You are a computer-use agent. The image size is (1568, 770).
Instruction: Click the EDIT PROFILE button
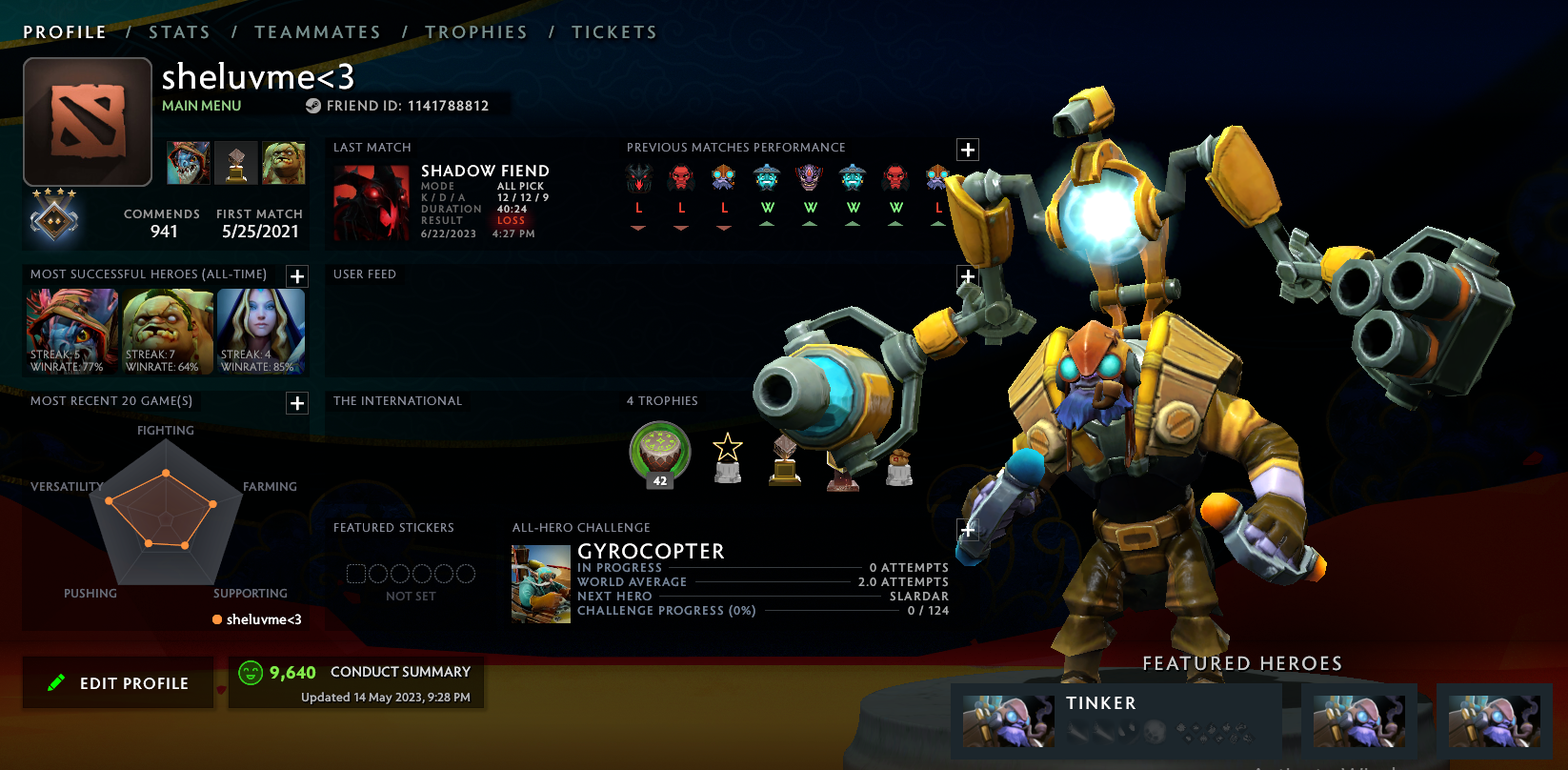click(x=117, y=682)
